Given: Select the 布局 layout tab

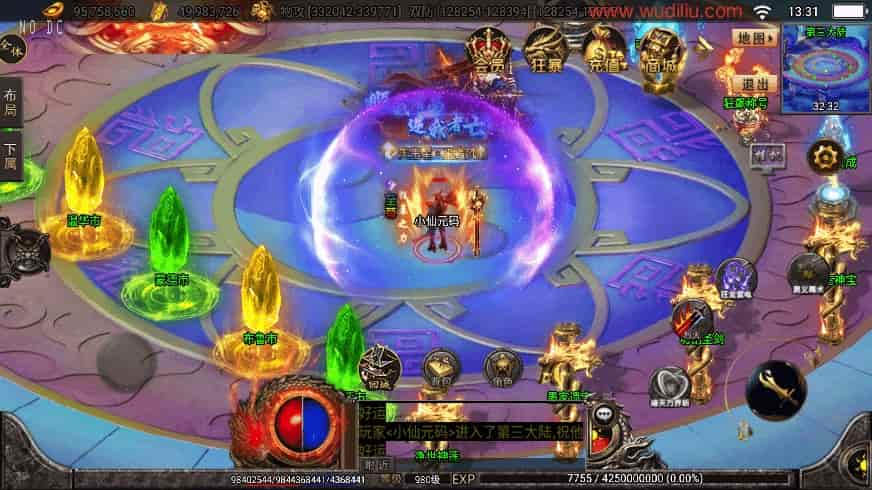Looking at the screenshot, I should (x=11, y=101).
